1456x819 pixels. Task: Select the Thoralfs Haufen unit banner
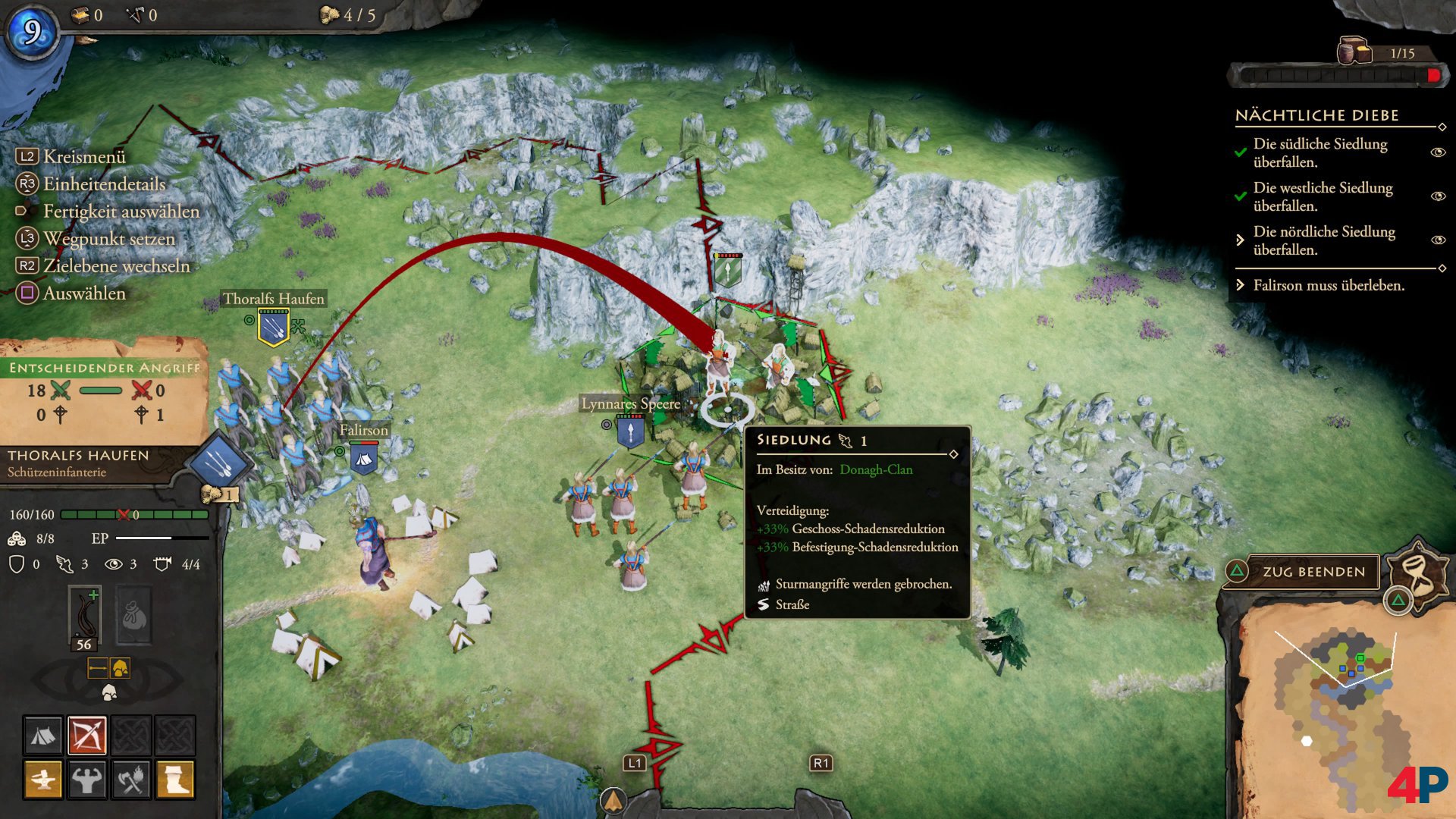click(273, 327)
